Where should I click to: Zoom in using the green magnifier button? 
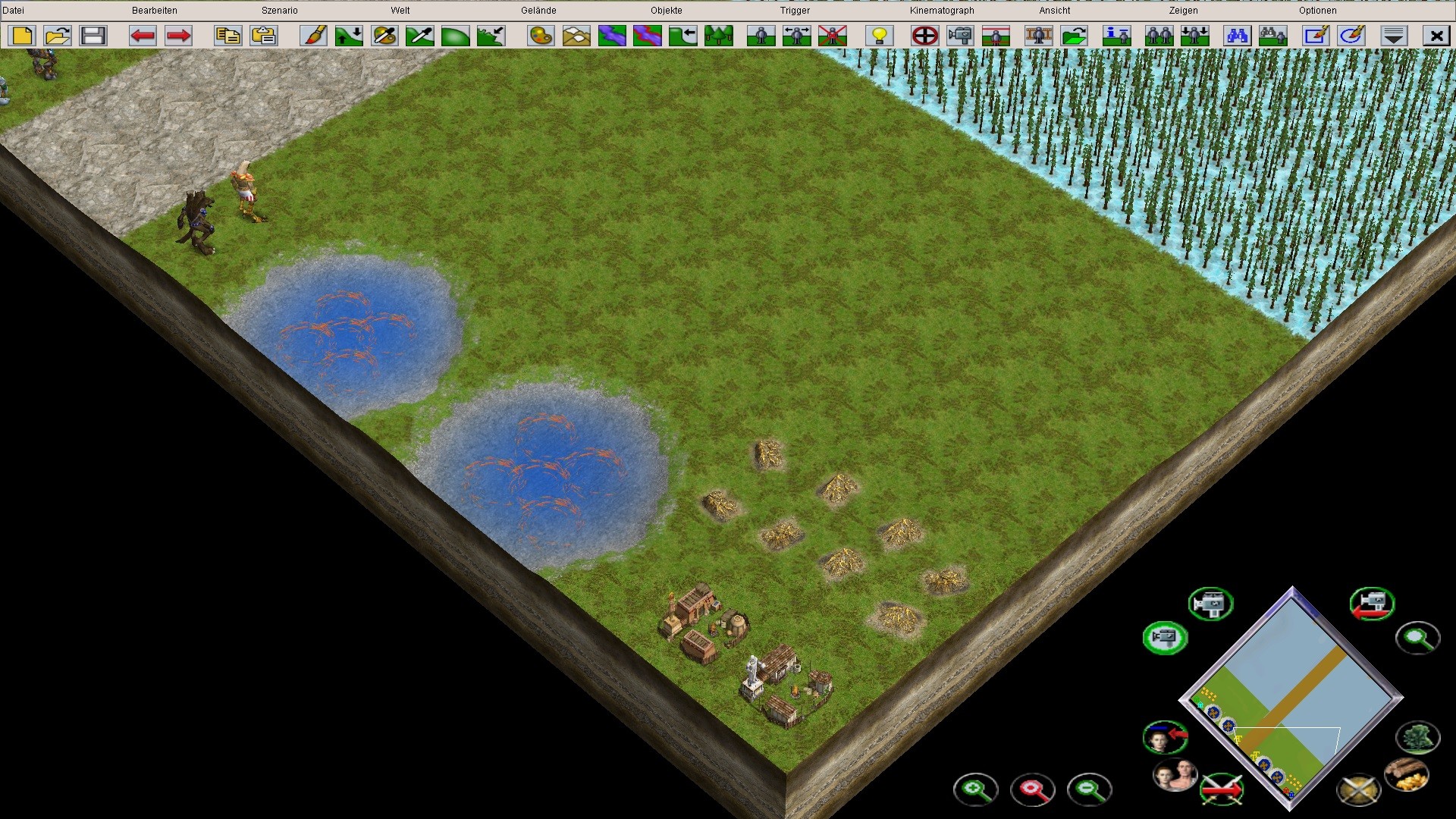click(x=977, y=789)
